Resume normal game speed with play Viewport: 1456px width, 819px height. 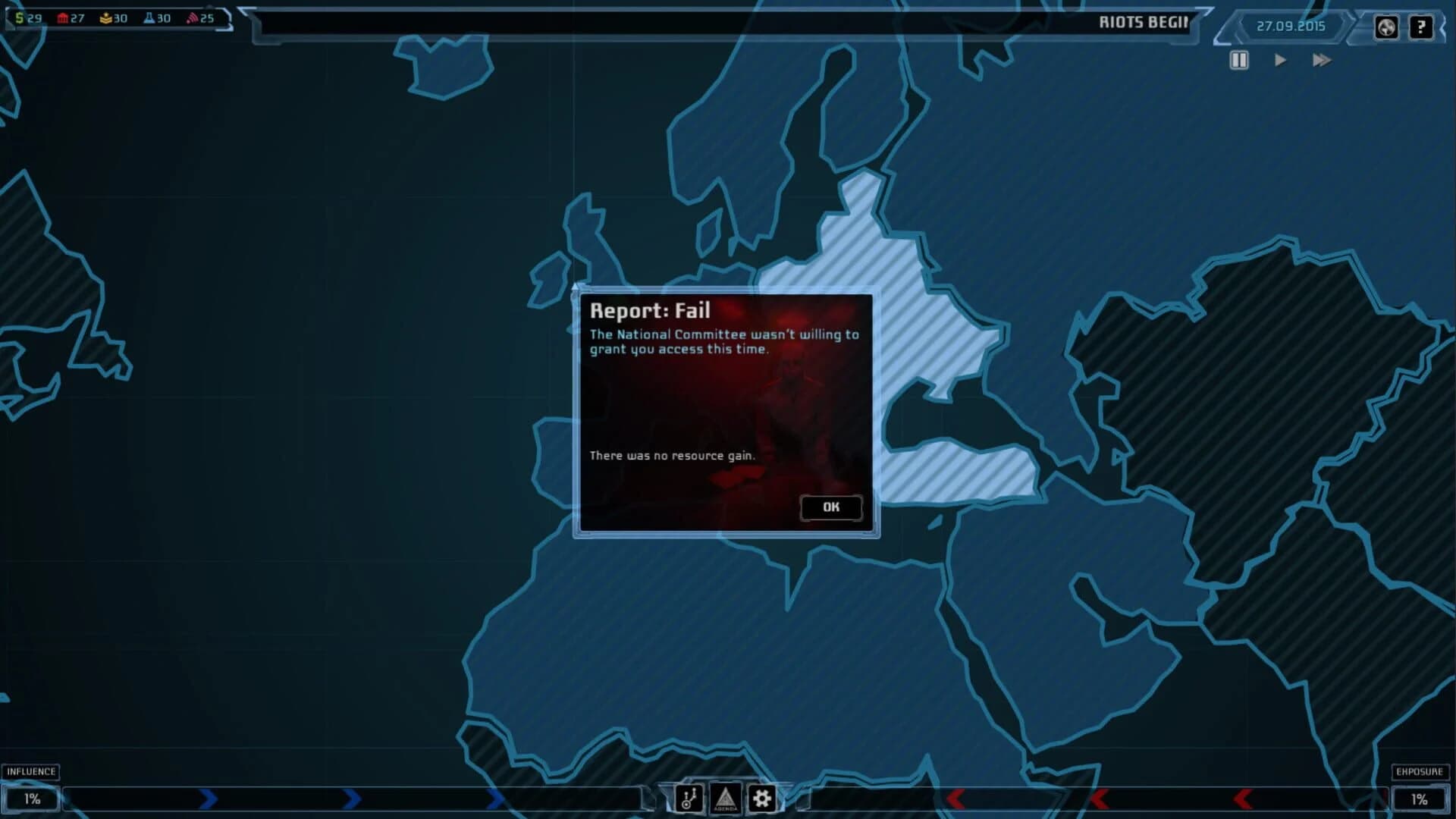1282,61
